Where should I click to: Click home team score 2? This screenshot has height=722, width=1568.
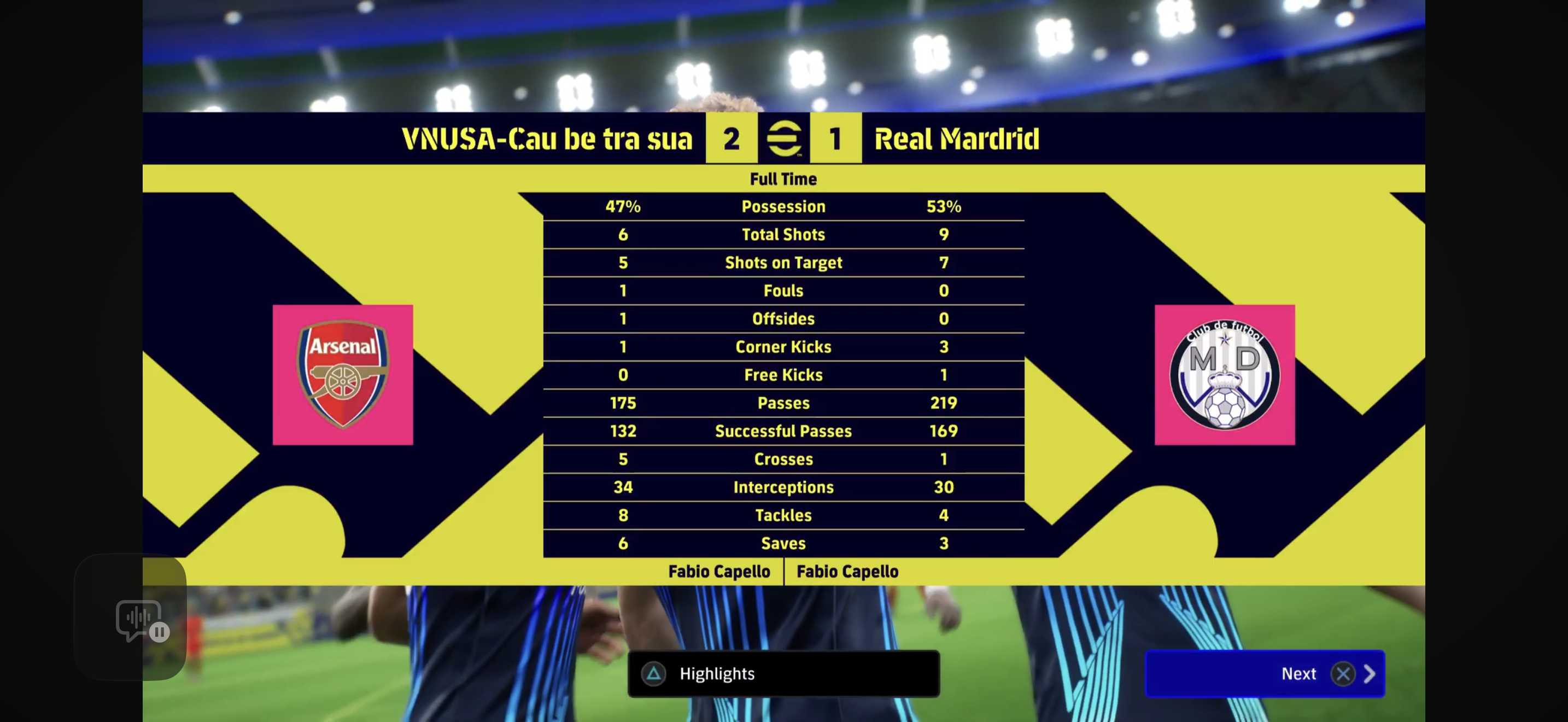pyautogui.click(x=732, y=139)
